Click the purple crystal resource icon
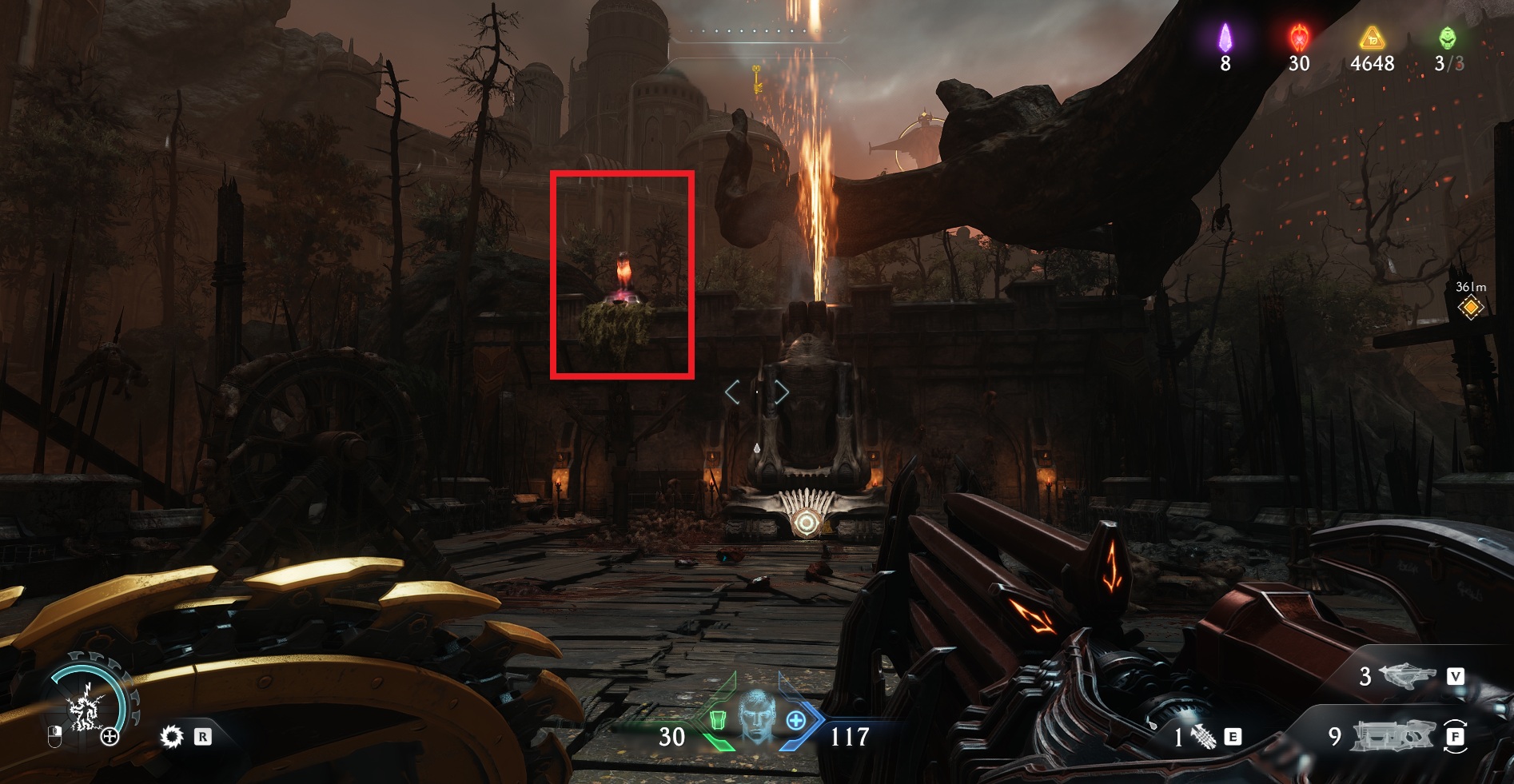 pyautogui.click(x=1225, y=38)
